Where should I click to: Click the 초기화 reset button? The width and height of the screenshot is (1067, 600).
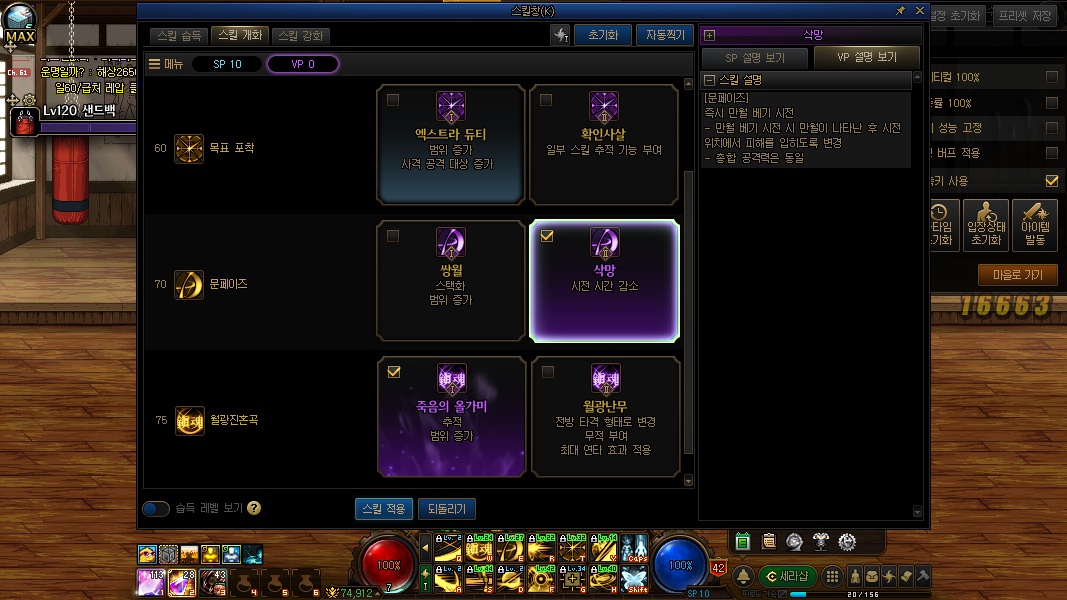(602, 35)
